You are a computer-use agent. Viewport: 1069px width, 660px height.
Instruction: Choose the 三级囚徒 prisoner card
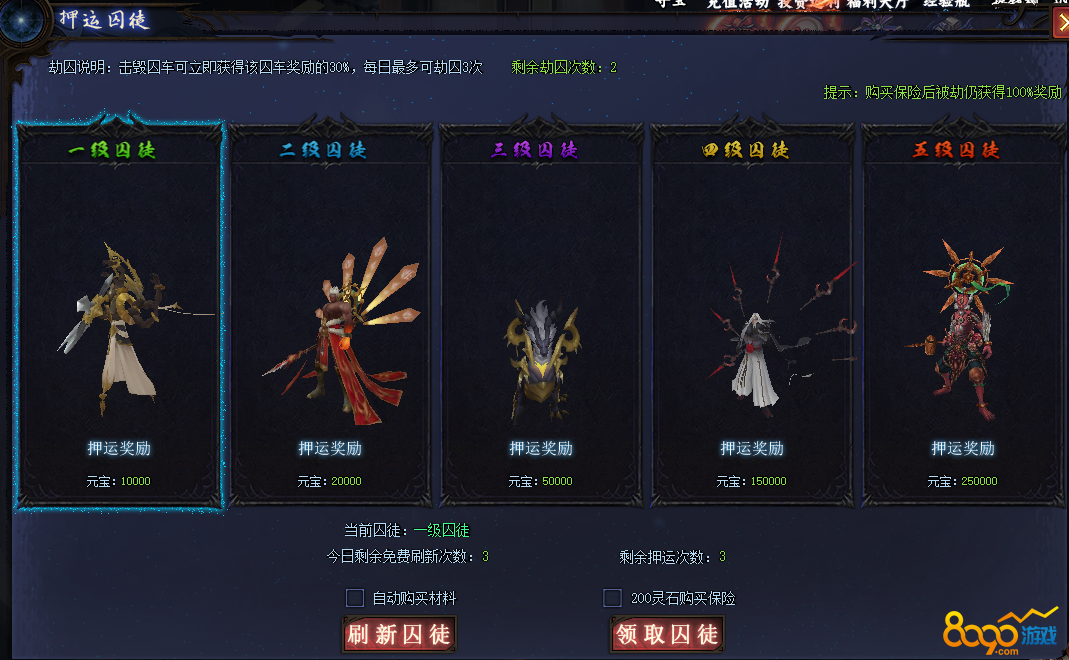[541, 315]
